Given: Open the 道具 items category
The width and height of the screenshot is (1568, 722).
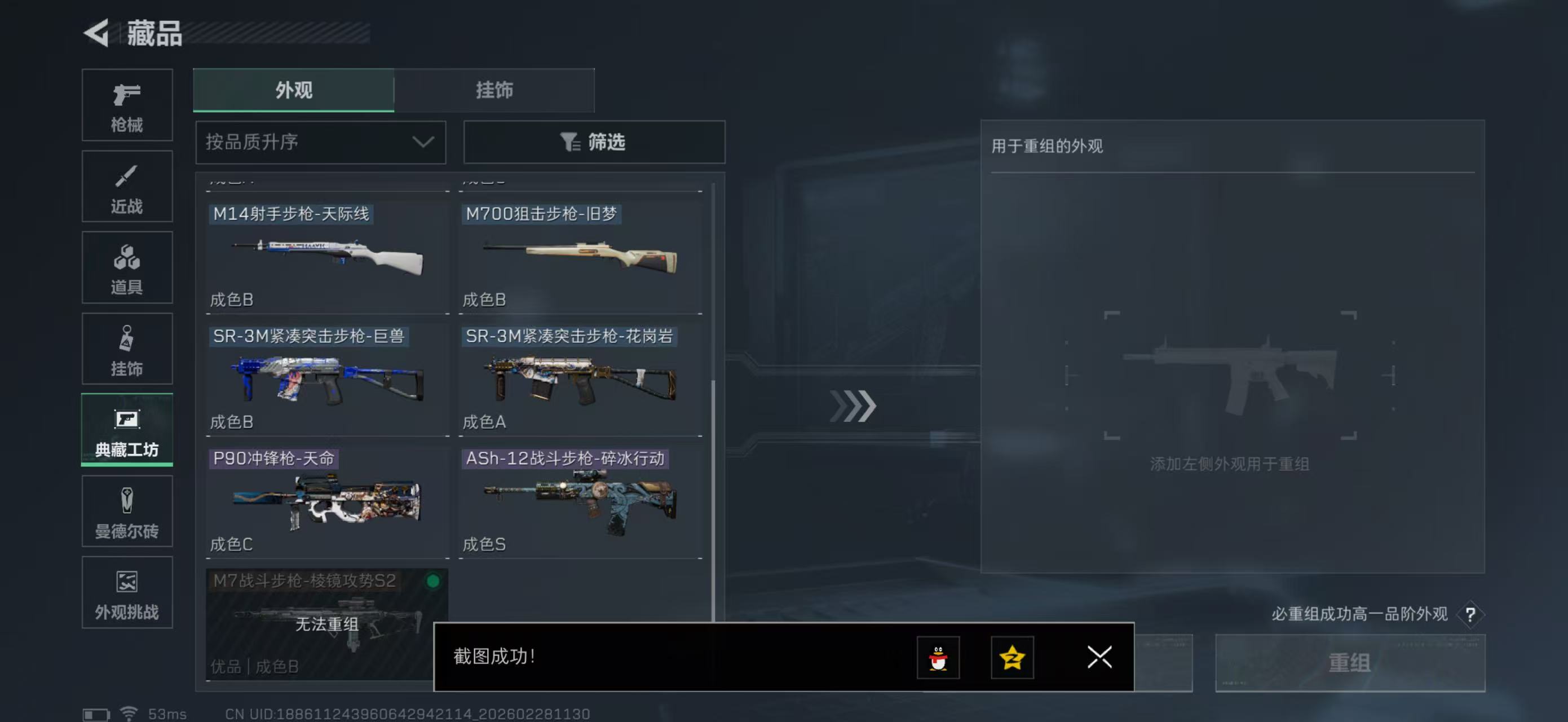Looking at the screenshot, I should point(127,268).
